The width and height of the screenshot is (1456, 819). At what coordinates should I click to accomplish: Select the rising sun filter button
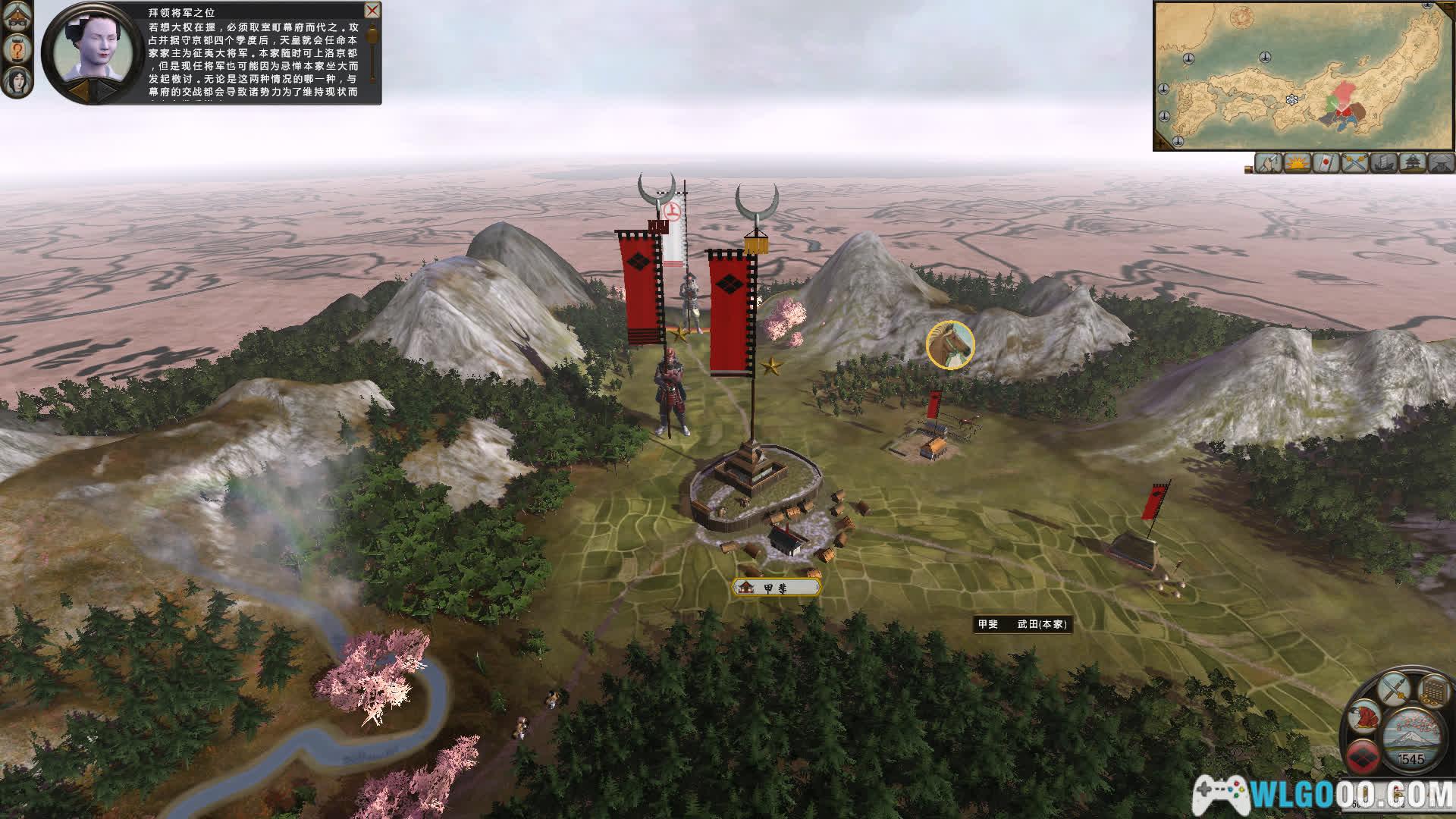pyautogui.click(x=1298, y=163)
